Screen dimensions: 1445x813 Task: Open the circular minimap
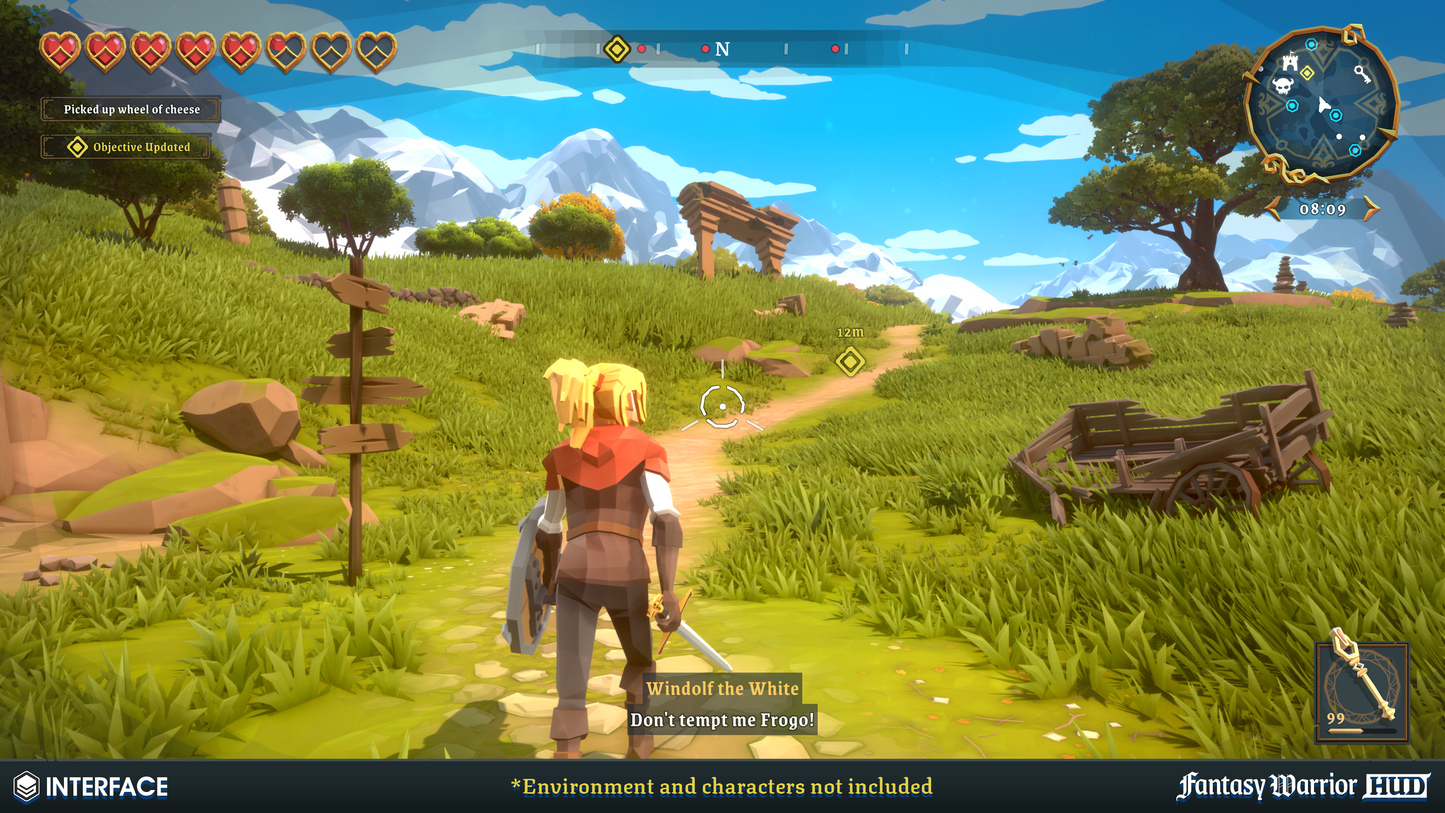pos(1320,104)
